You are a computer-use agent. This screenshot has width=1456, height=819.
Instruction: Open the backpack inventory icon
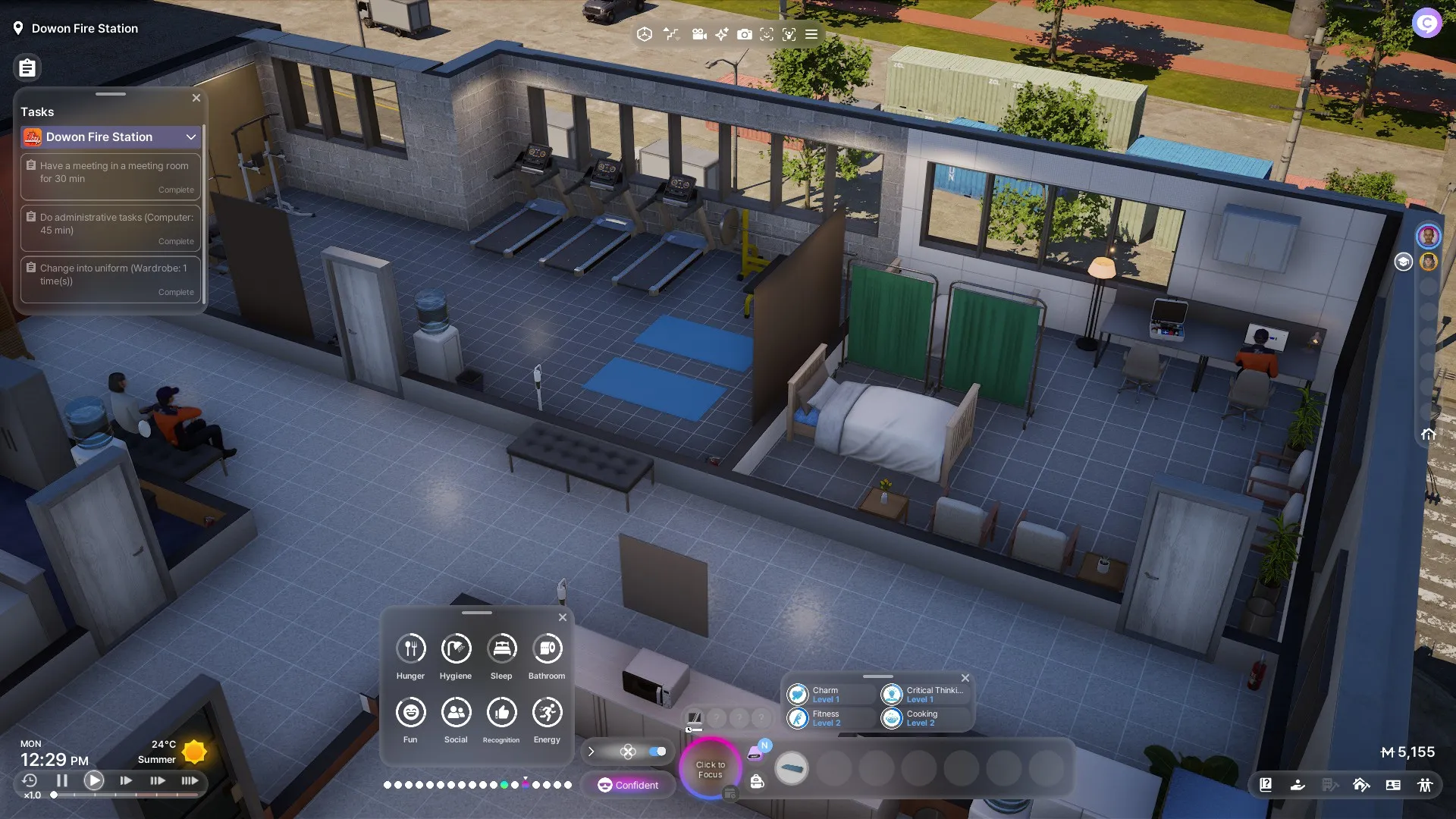[x=757, y=783]
